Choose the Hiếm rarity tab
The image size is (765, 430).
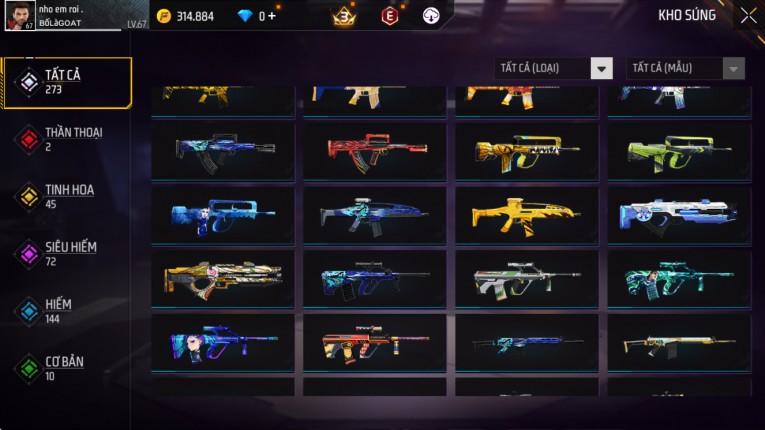[x=67, y=310]
